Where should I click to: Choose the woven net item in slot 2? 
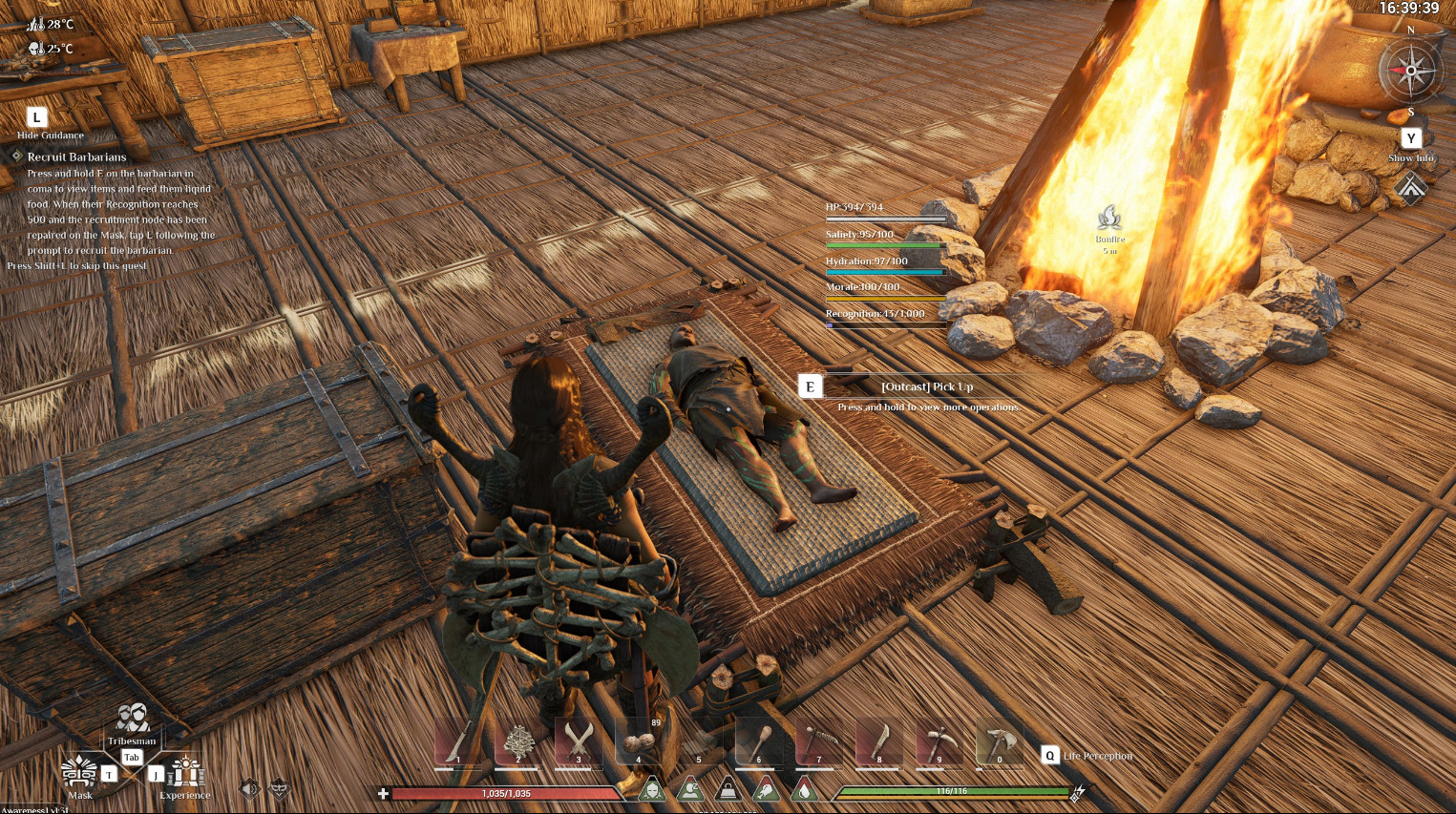[x=518, y=742]
